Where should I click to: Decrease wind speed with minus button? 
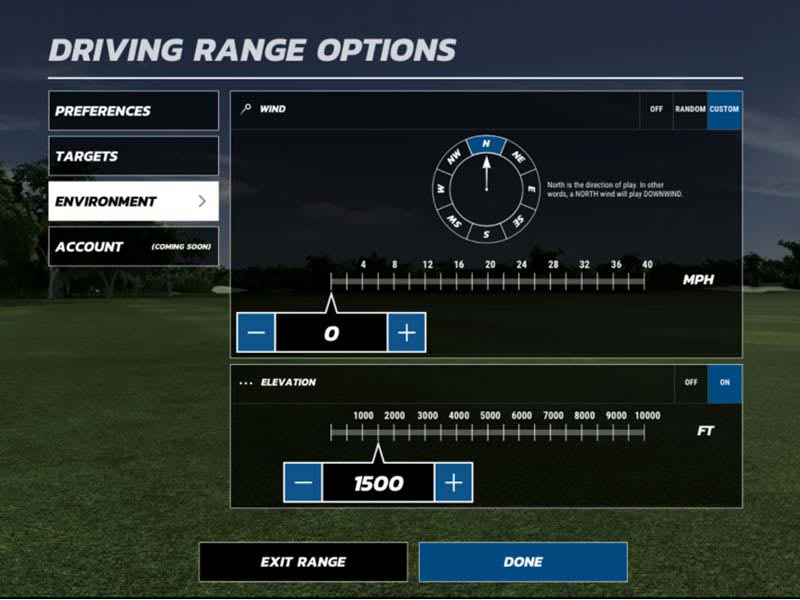(256, 333)
